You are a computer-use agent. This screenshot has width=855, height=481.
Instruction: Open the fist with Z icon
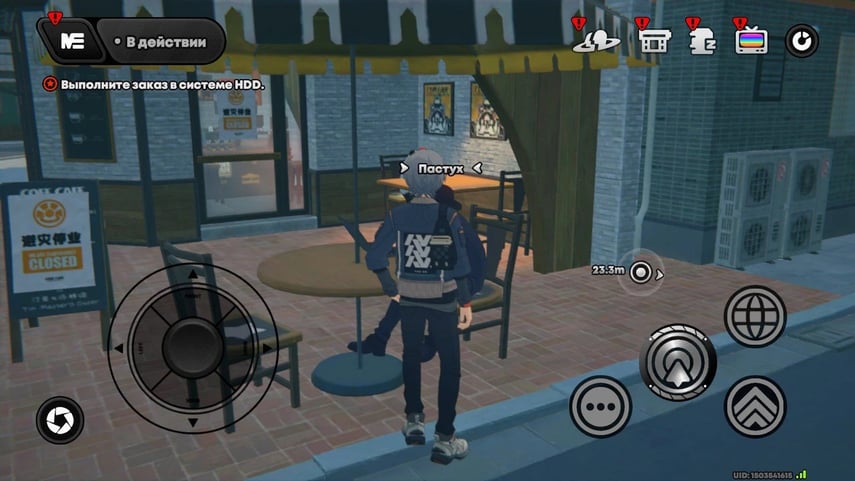[x=702, y=40]
